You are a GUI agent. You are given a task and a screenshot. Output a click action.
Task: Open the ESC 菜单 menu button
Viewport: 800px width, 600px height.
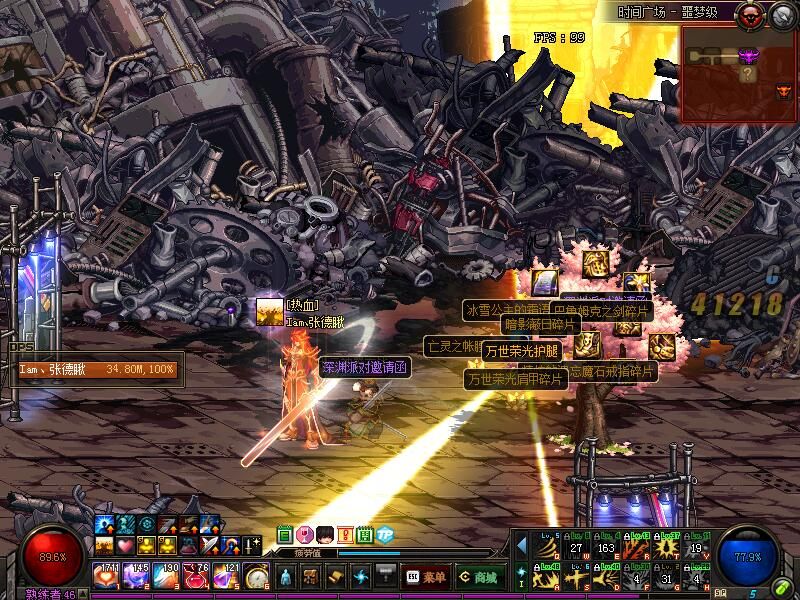pyautogui.click(x=426, y=577)
